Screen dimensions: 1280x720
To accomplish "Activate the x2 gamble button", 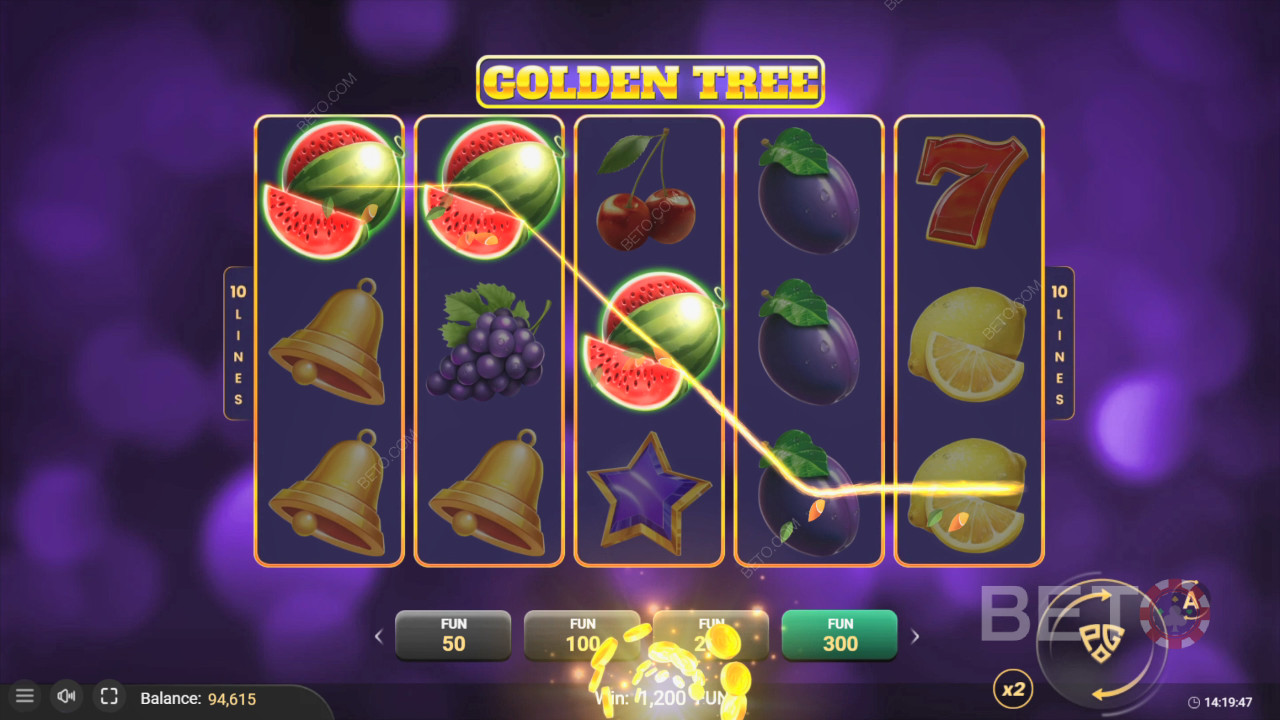I will click(1013, 689).
